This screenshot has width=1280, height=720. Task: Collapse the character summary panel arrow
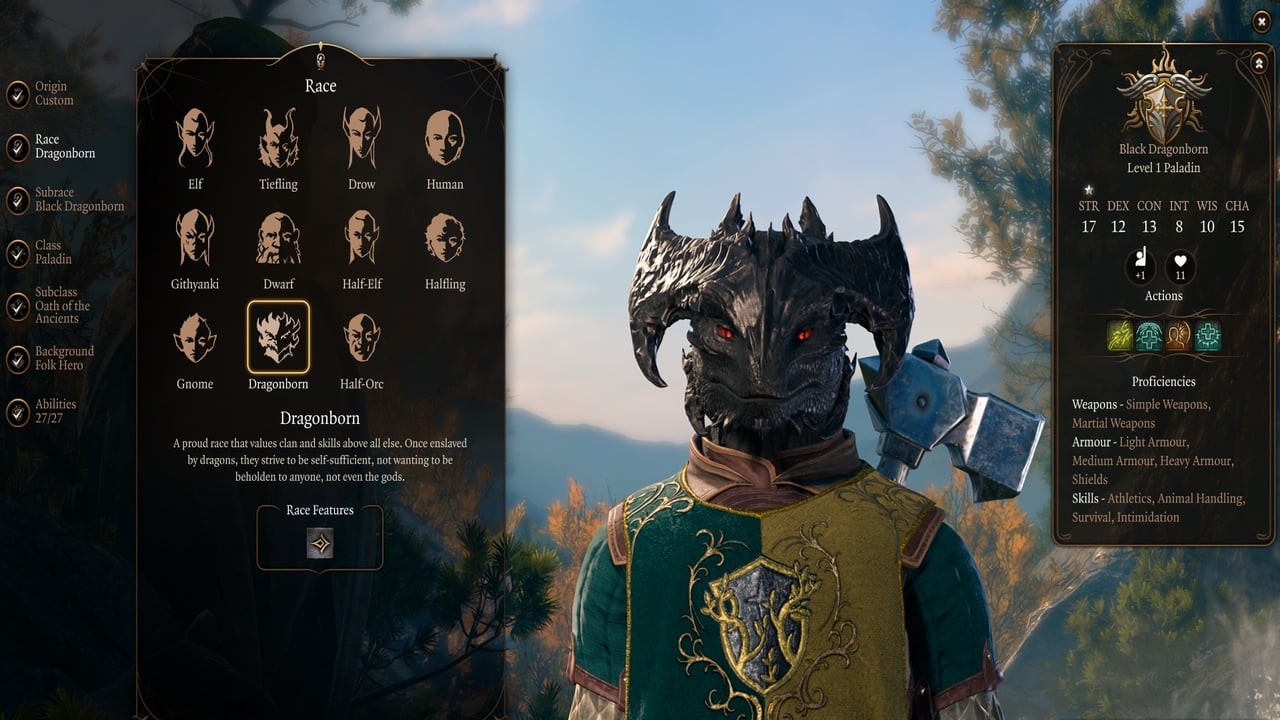[1258, 63]
